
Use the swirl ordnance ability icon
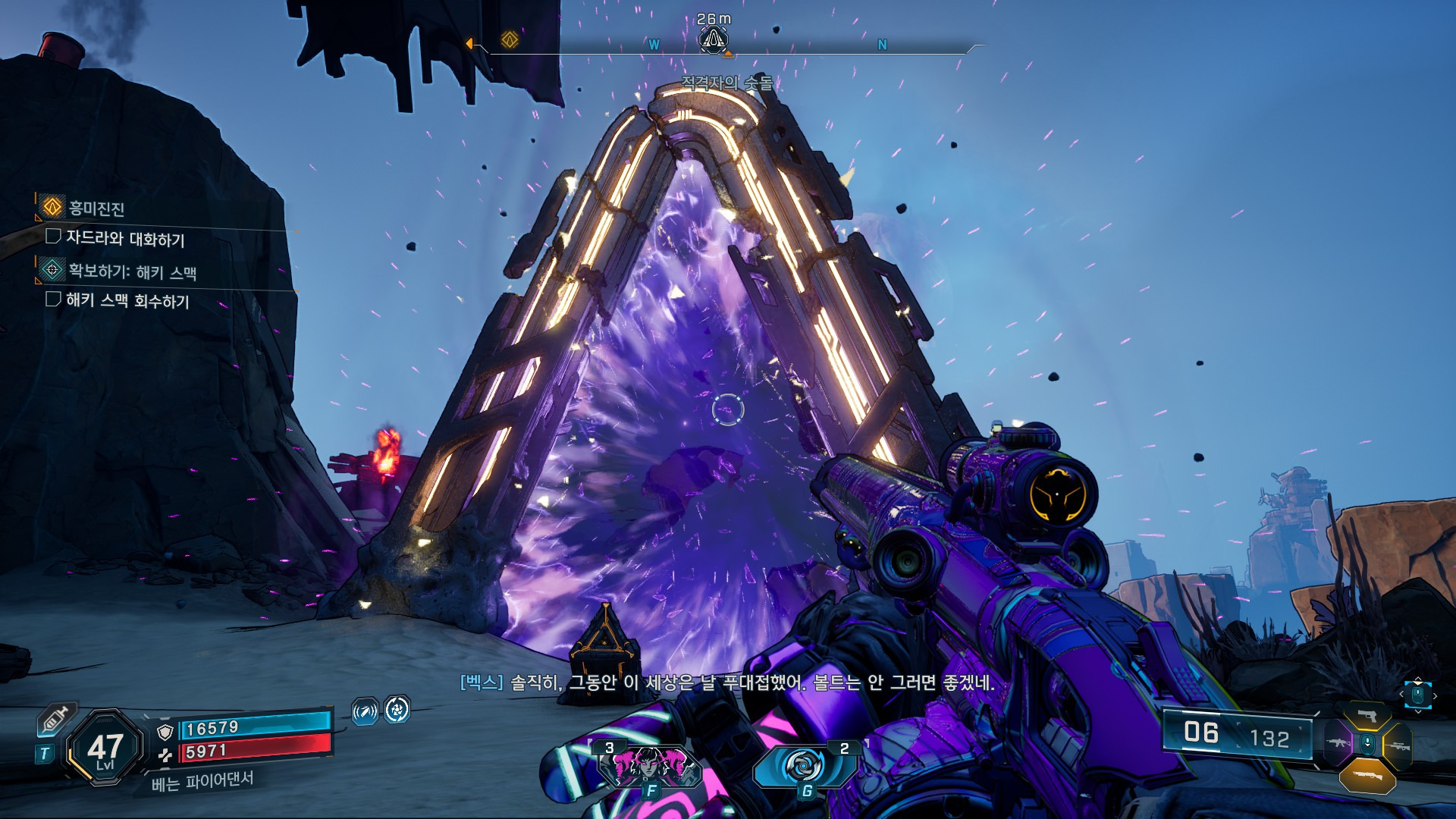click(802, 766)
